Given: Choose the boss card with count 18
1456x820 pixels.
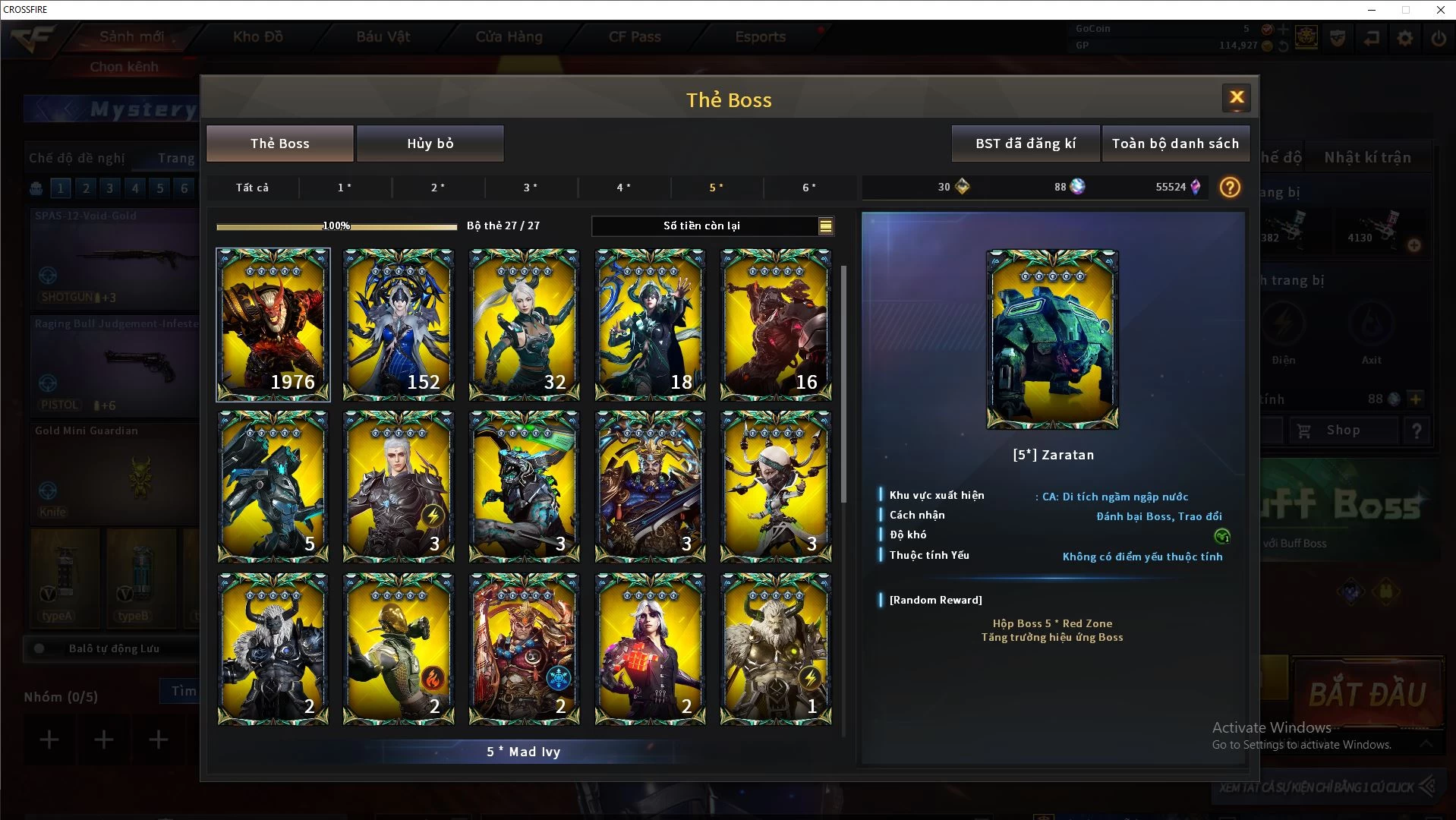Looking at the screenshot, I should (x=650, y=324).
